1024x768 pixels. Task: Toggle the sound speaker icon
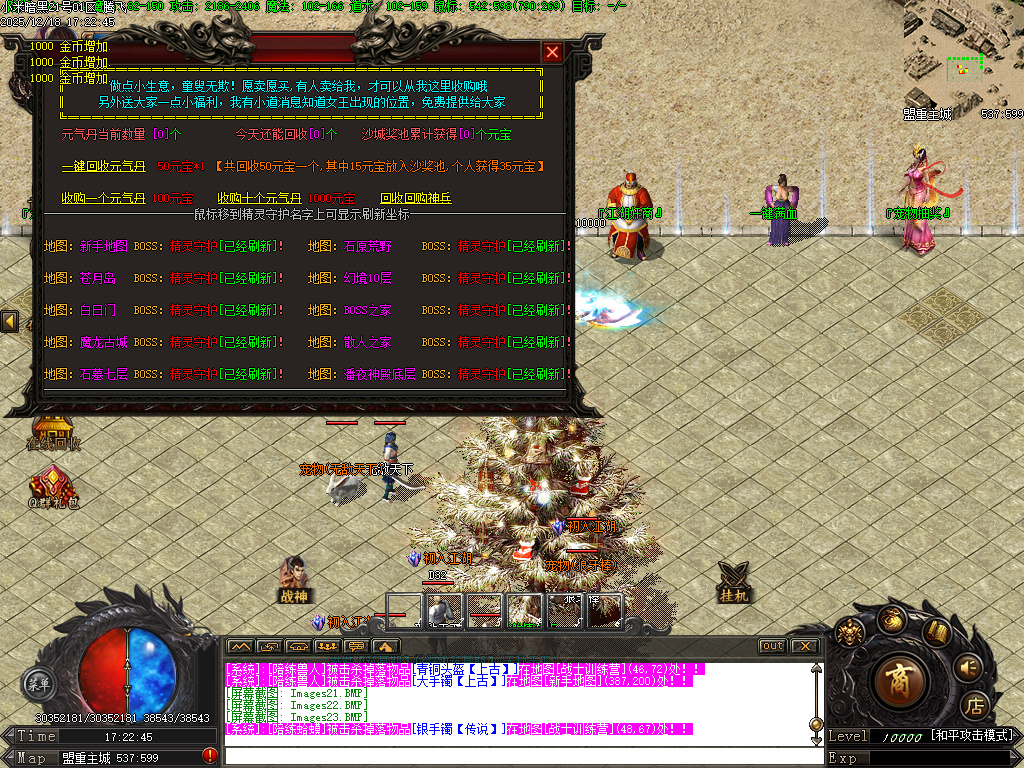pos(968,666)
